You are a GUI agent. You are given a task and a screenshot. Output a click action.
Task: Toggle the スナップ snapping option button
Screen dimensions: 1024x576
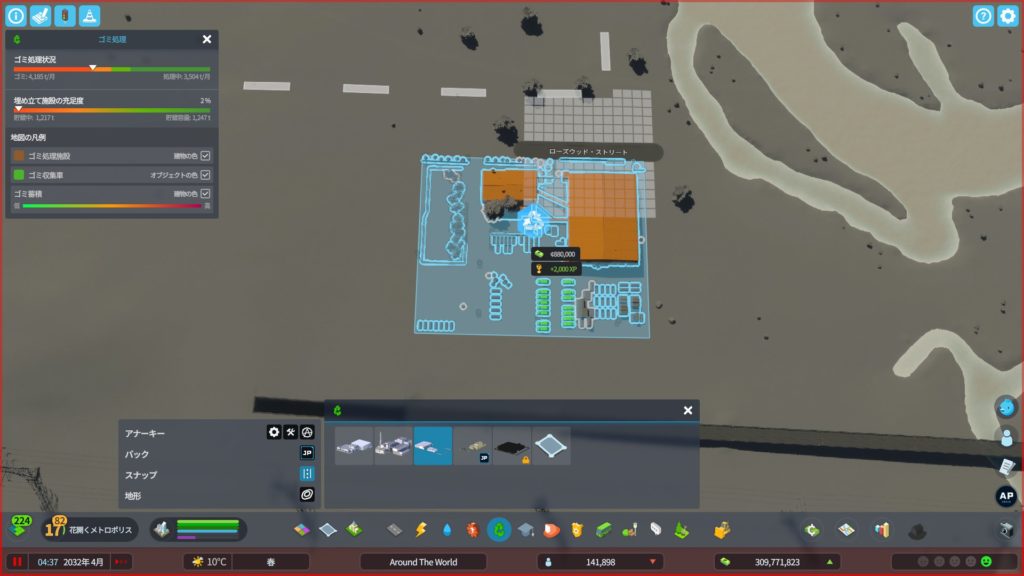307,474
